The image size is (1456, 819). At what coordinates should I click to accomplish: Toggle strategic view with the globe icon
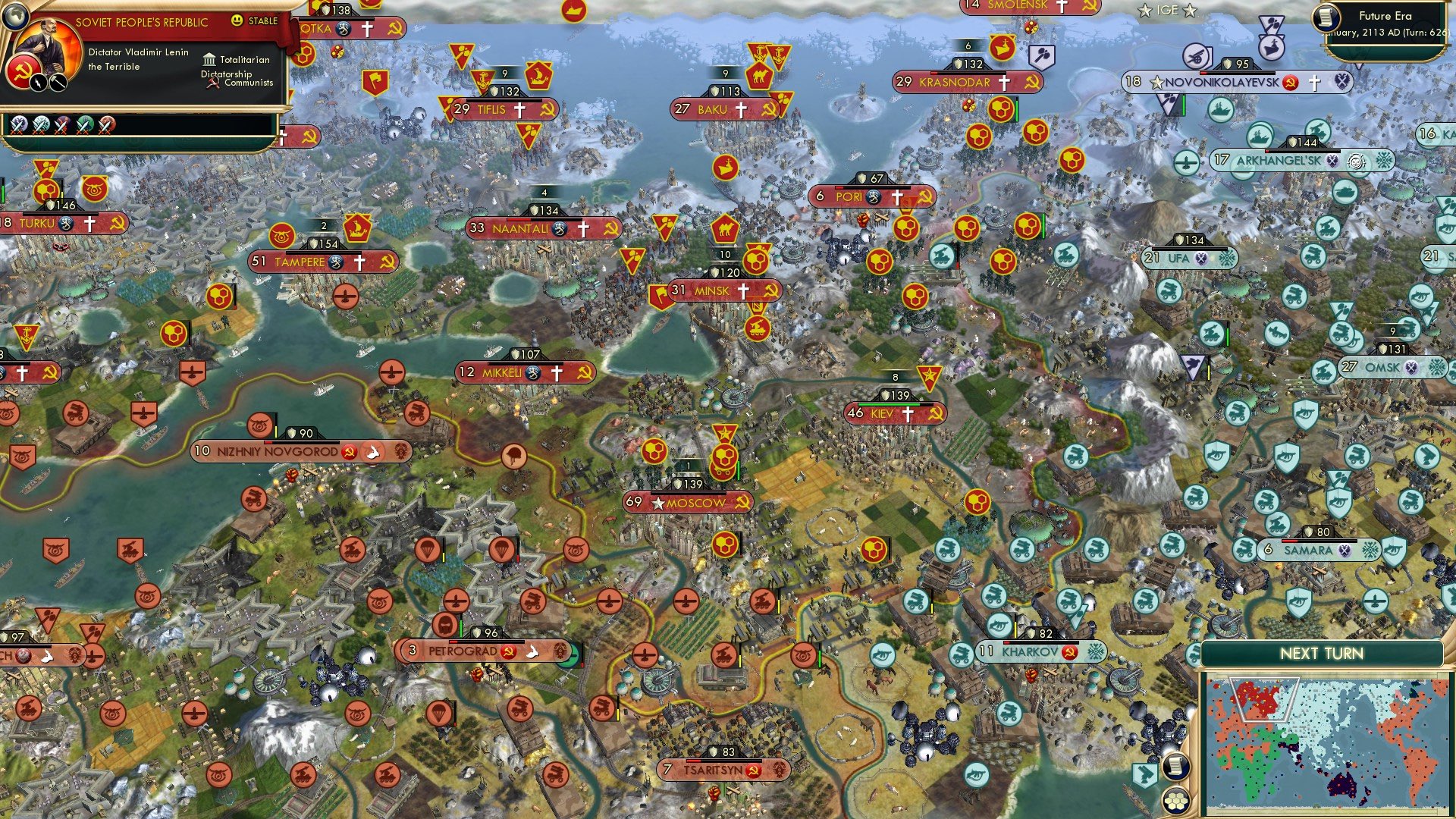[x=15, y=17]
